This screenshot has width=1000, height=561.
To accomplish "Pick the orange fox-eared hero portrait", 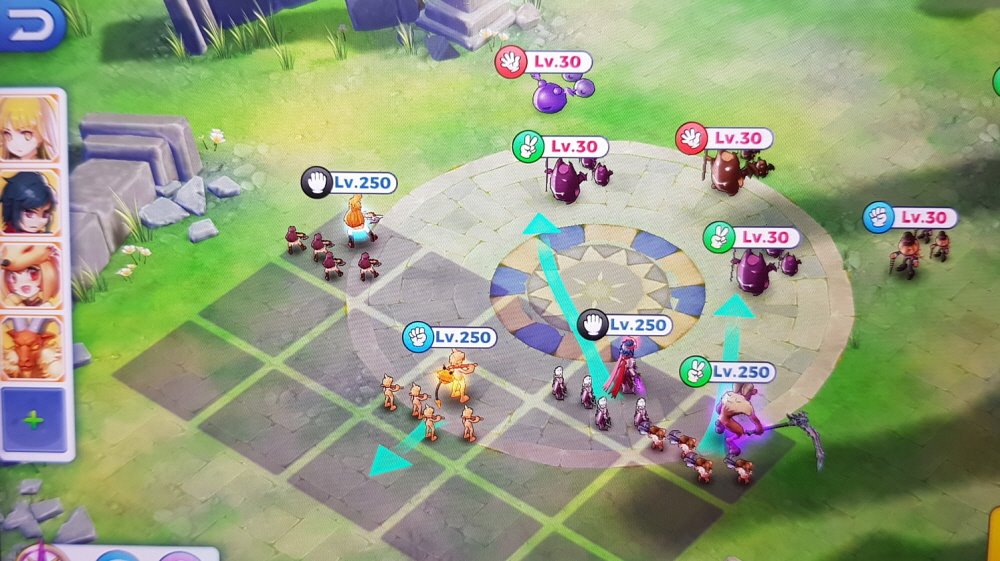I will tap(30, 273).
